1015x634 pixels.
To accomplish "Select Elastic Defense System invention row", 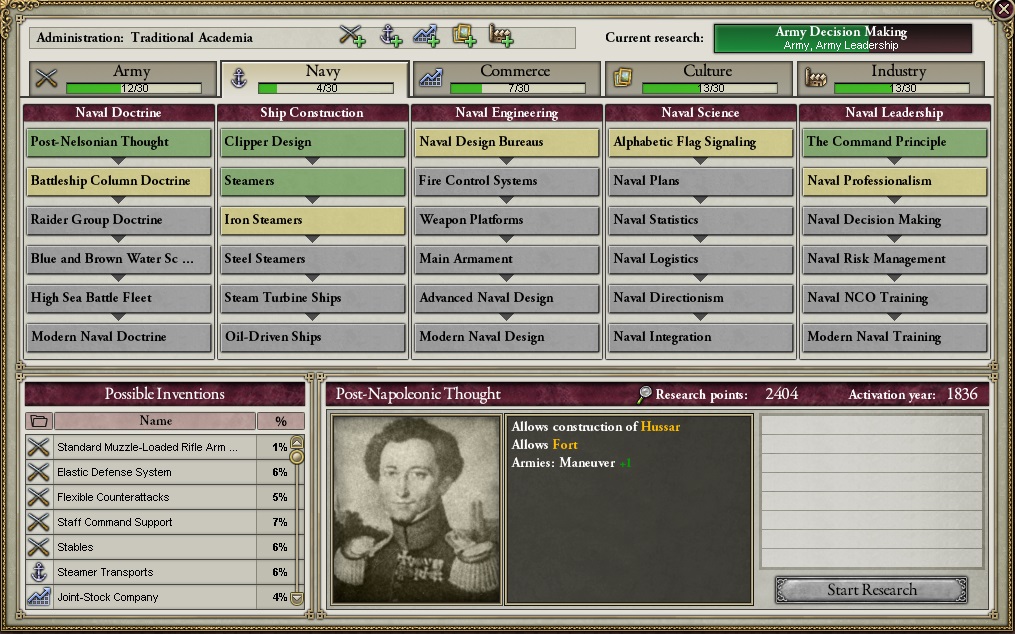I will tap(145, 472).
